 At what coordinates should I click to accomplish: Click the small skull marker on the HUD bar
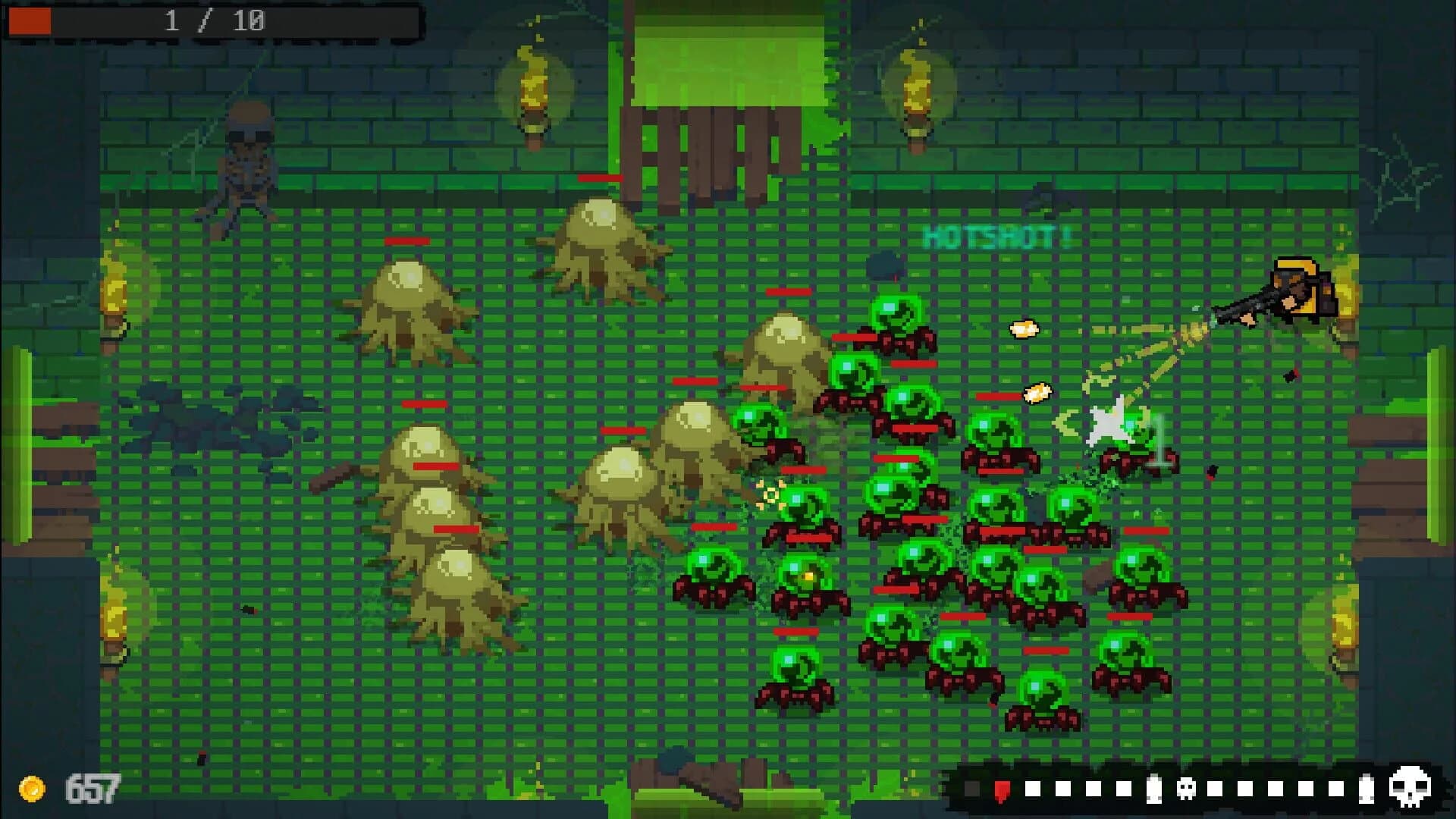(x=1185, y=789)
